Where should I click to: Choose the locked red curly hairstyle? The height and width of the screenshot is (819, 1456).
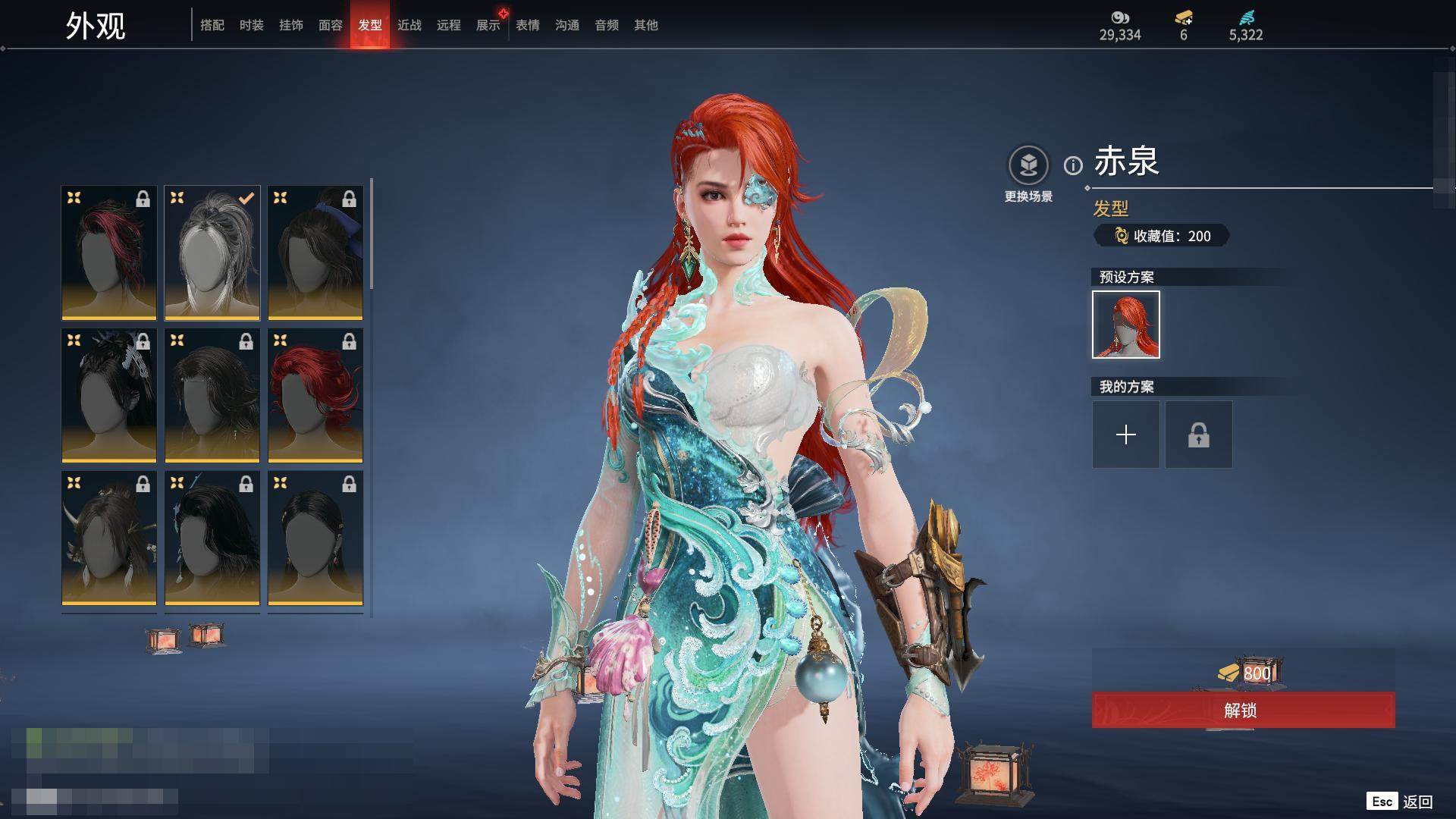point(315,395)
